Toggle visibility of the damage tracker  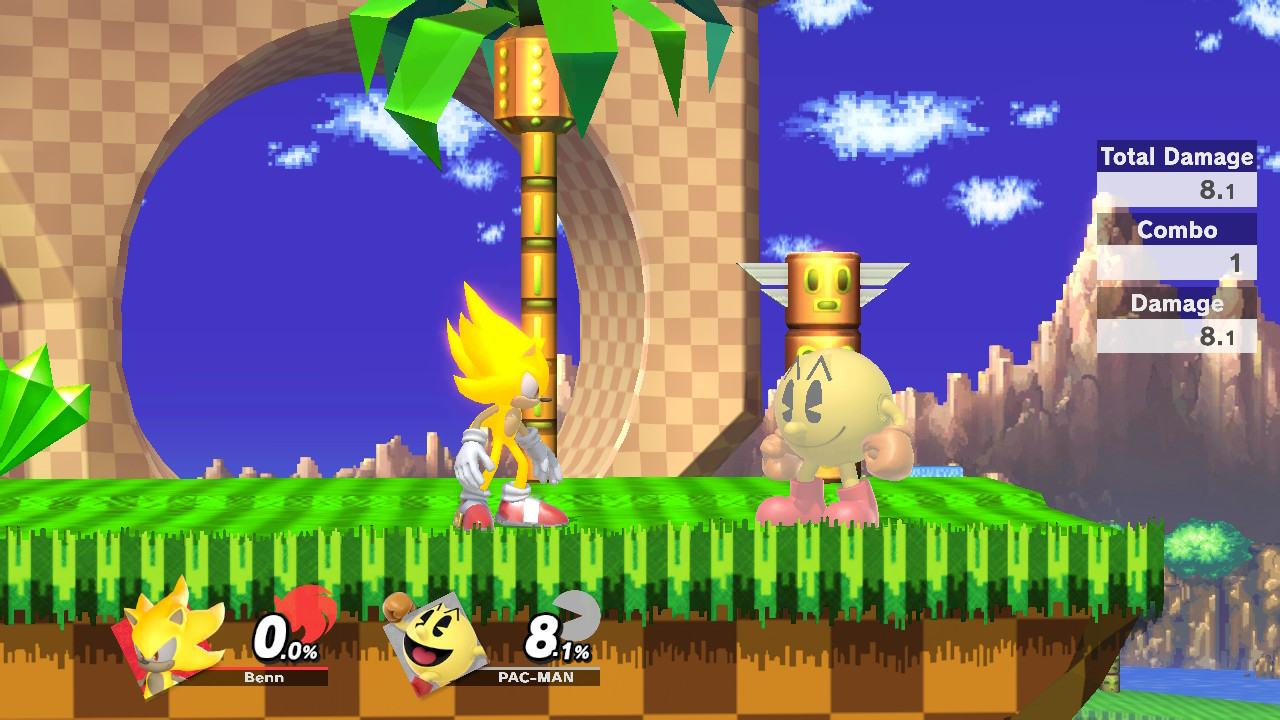click(x=1176, y=320)
